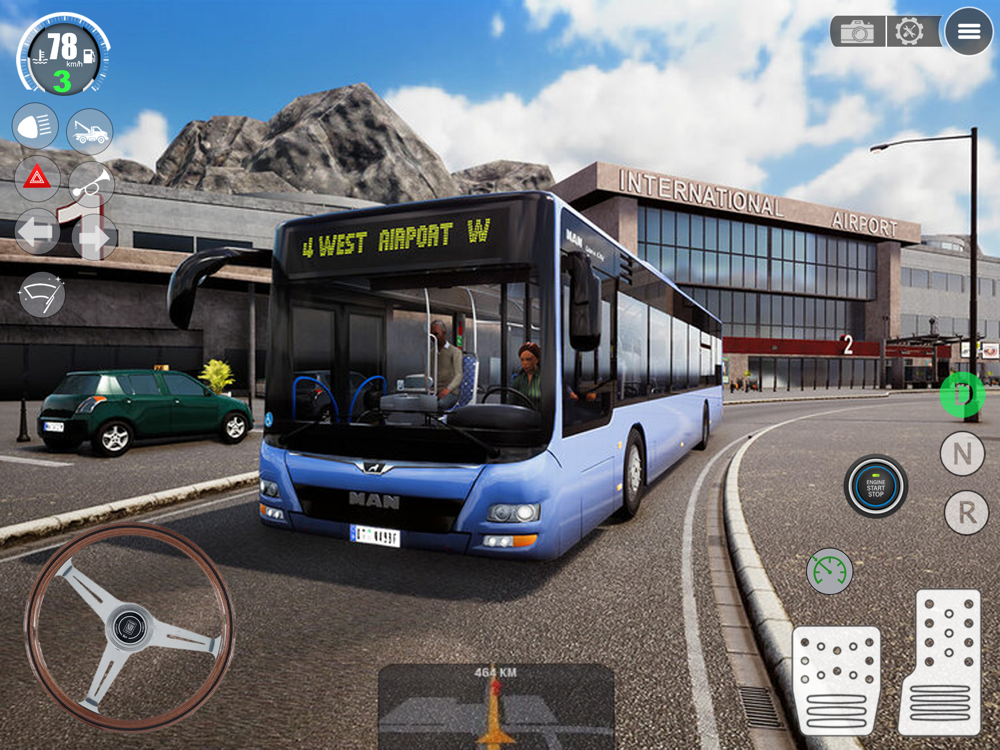This screenshot has height=750, width=1000.
Task: Tap the tow truck rescue icon
Action: [90, 131]
